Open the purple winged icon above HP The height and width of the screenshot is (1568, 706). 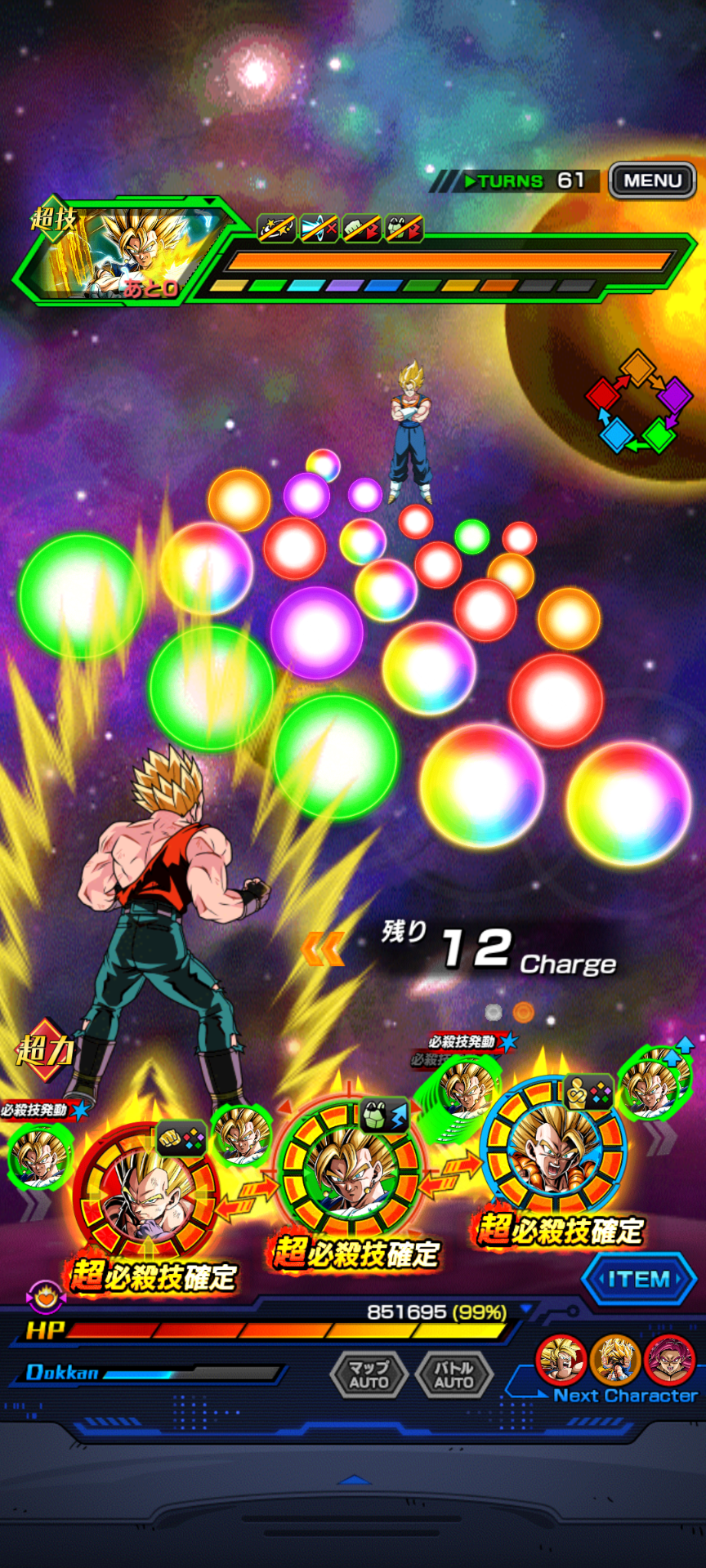point(45,1296)
